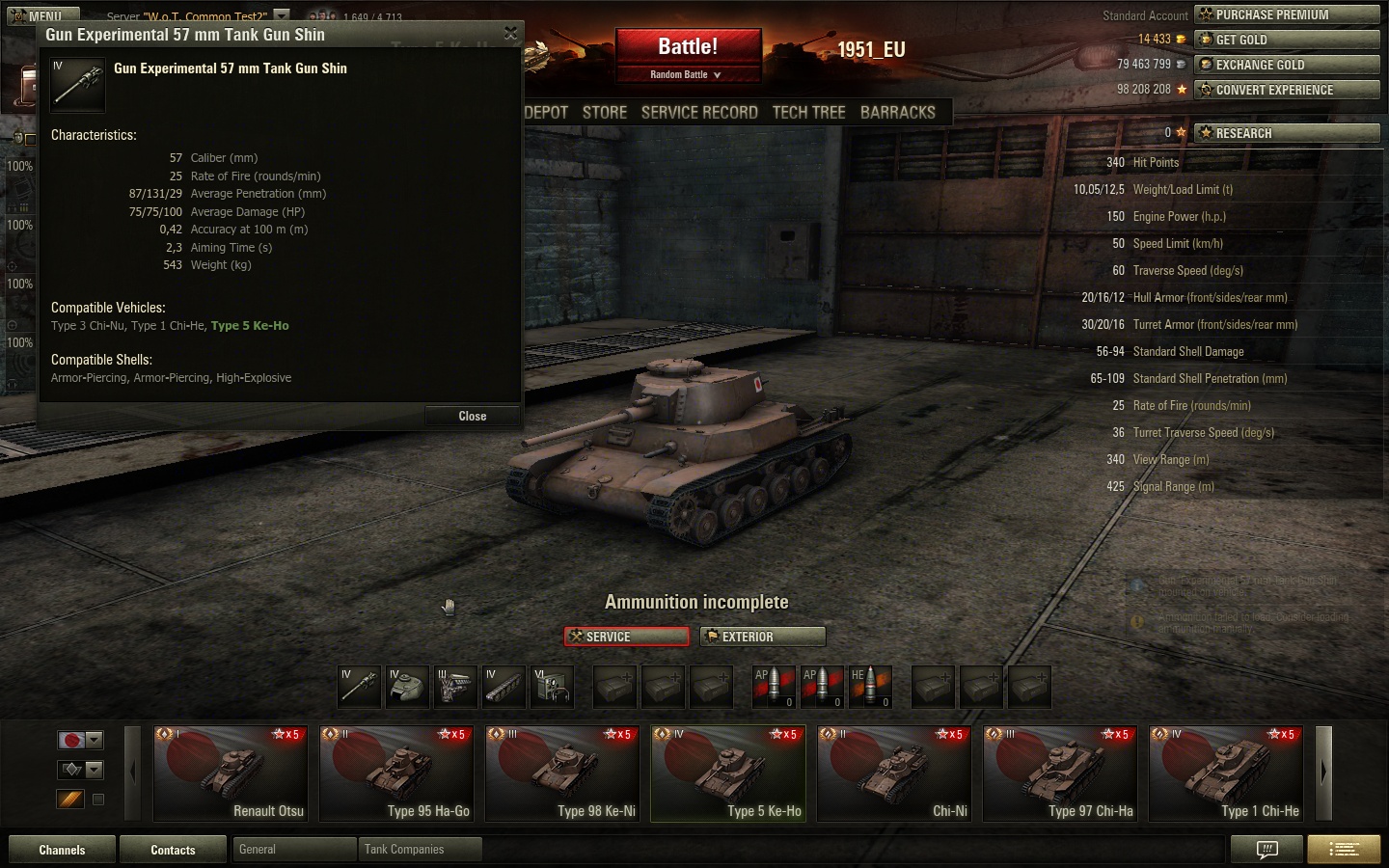Open the Tech Tree tab
This screenshot has width=1389, height=868.
click(808, 112)
